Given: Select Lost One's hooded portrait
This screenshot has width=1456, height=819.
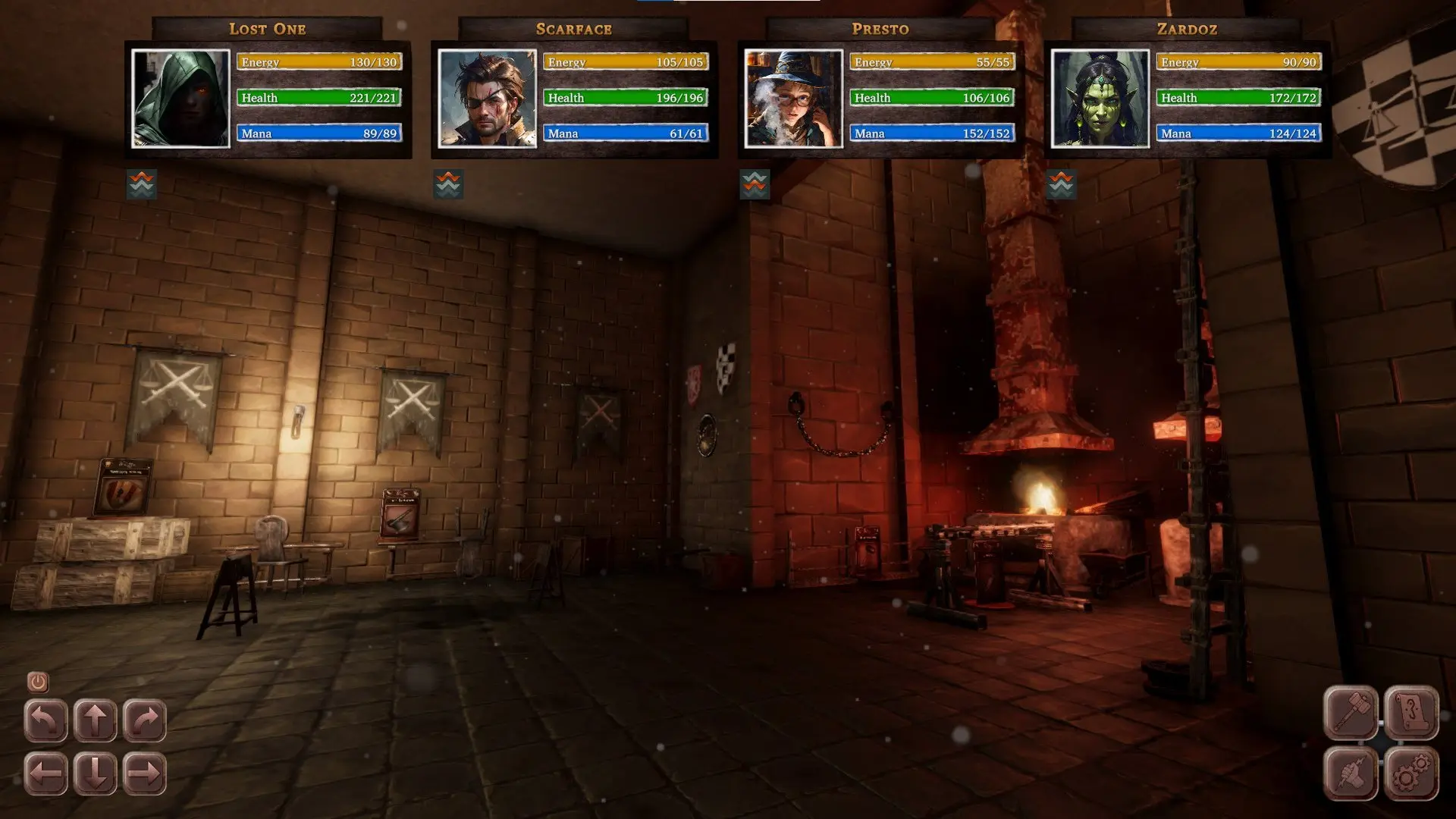Looking at the screenshot, I should 180,99.
